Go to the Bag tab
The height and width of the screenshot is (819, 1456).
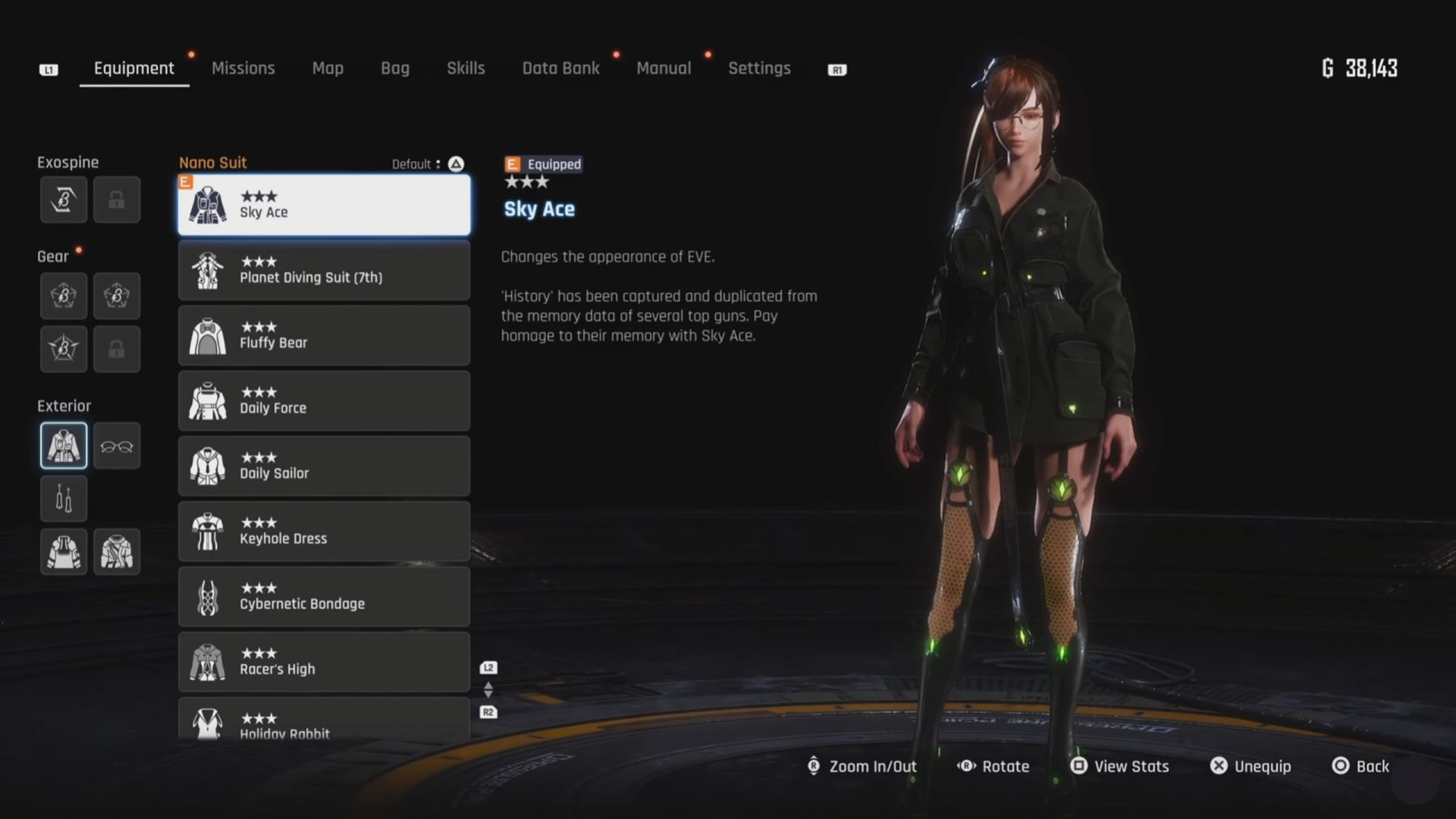(394, 68)
